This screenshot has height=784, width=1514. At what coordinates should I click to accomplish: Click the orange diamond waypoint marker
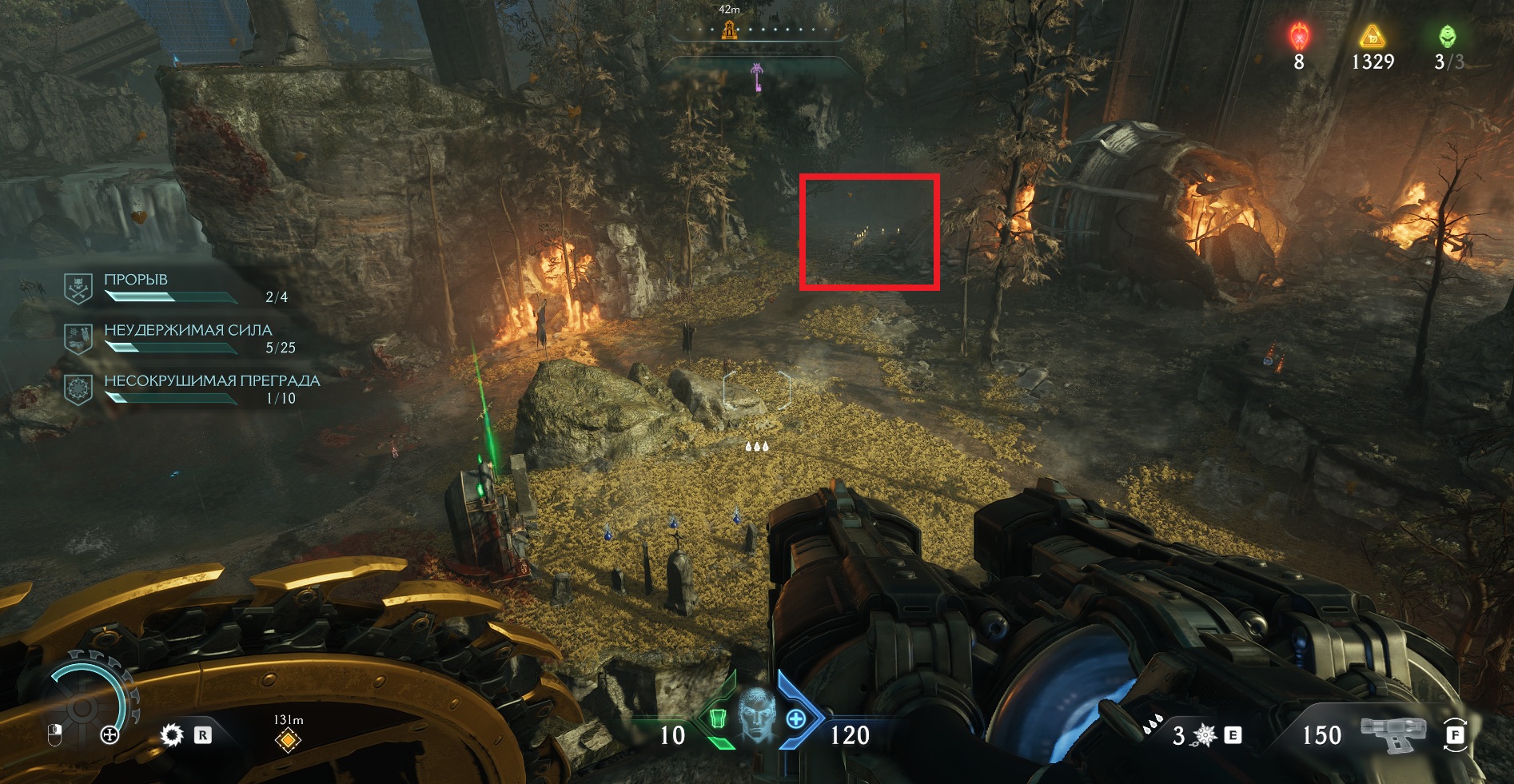[x=288, y=740]
